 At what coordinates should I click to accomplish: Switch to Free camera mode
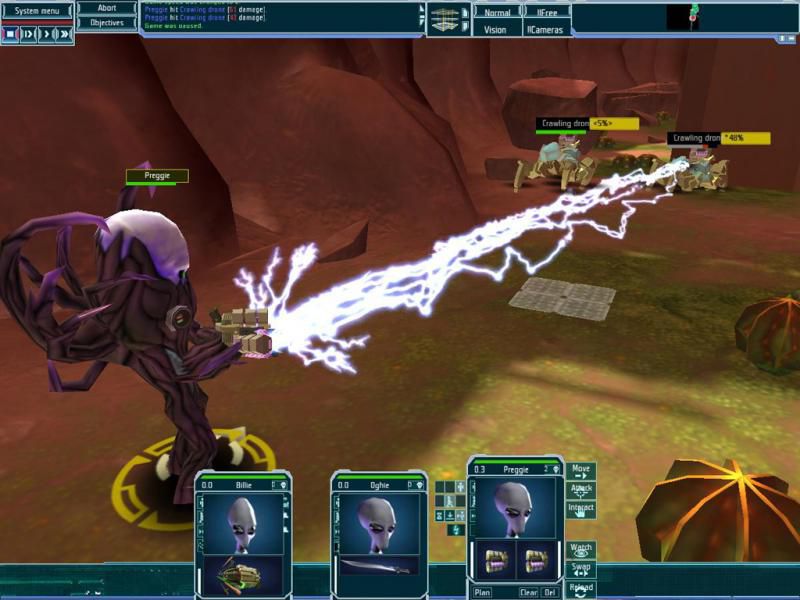[x=548, y=13]
